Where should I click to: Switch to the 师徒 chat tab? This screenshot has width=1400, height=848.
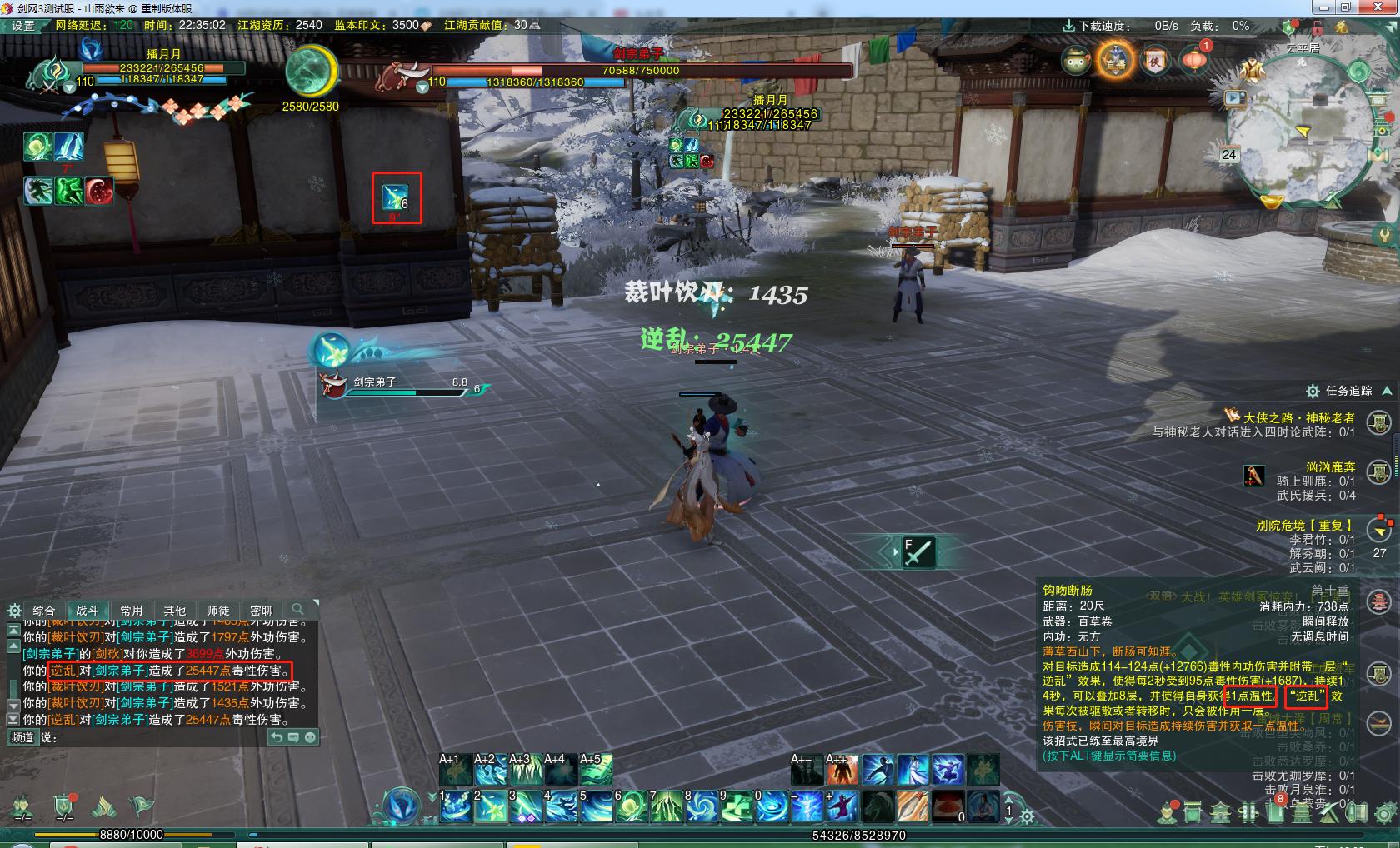click(217, 611)
